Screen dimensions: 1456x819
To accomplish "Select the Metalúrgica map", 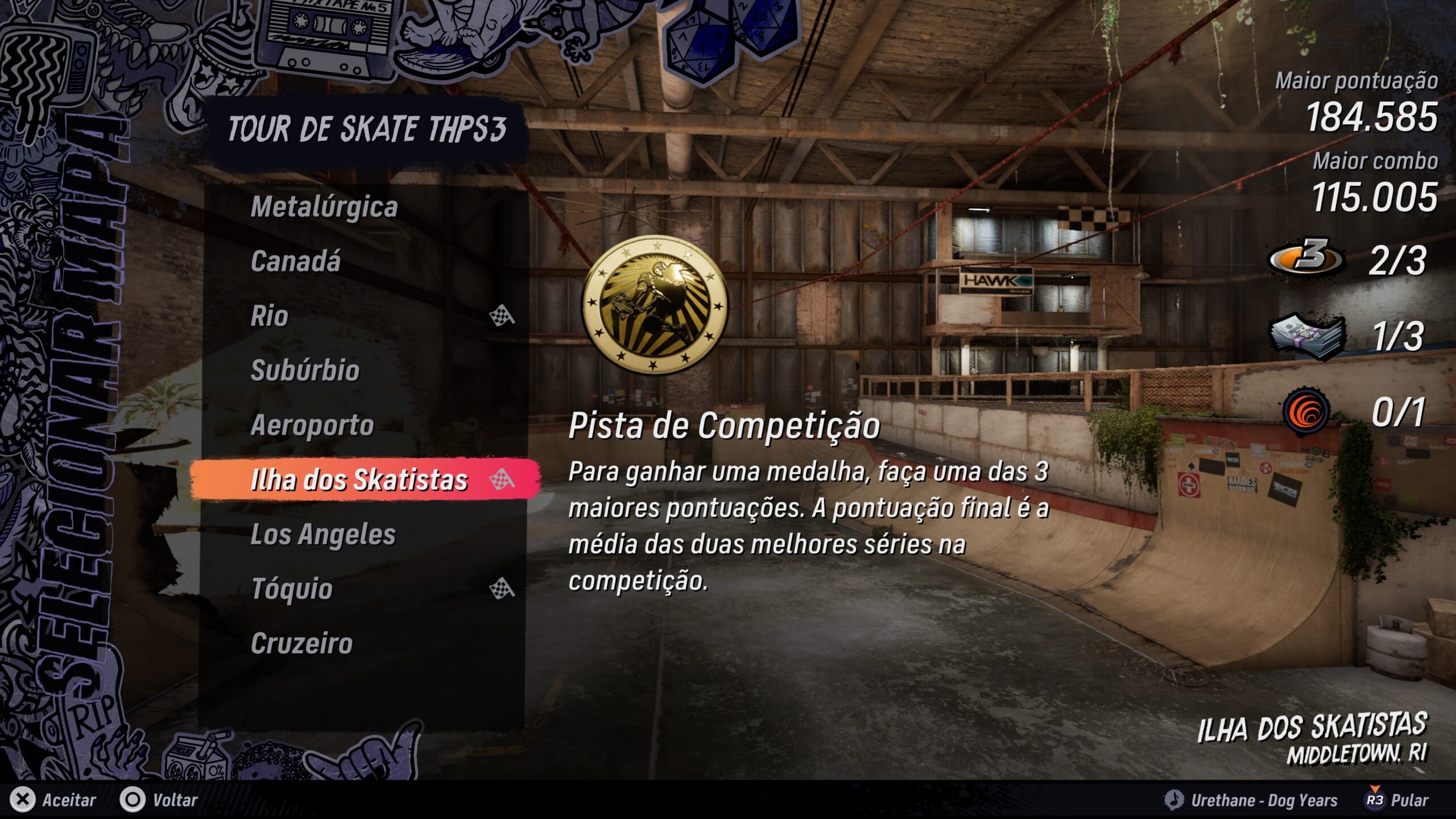I will click(x=324, y=206).
